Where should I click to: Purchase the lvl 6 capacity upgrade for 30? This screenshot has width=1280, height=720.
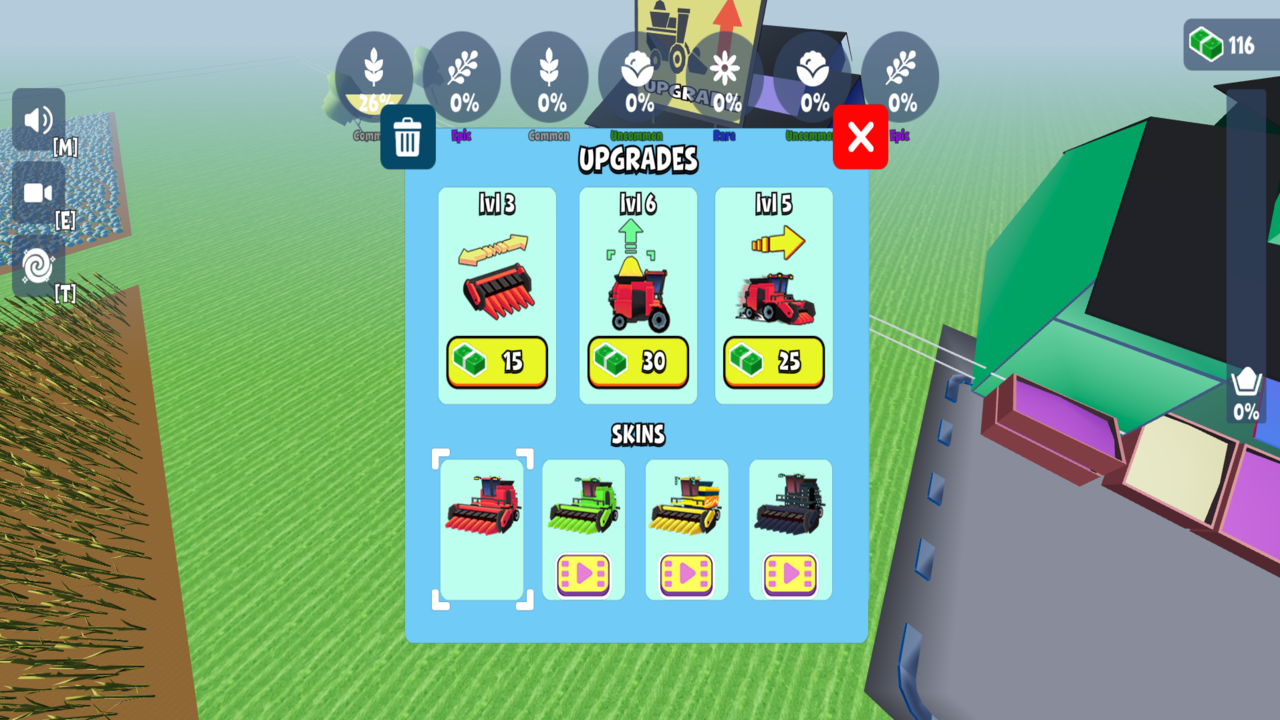point(638,362)
